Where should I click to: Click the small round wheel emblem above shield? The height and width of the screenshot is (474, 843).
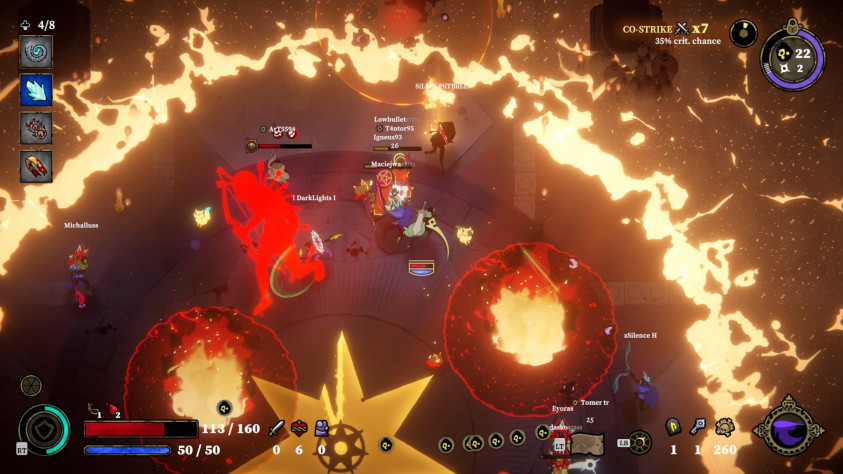pos(31,385)
